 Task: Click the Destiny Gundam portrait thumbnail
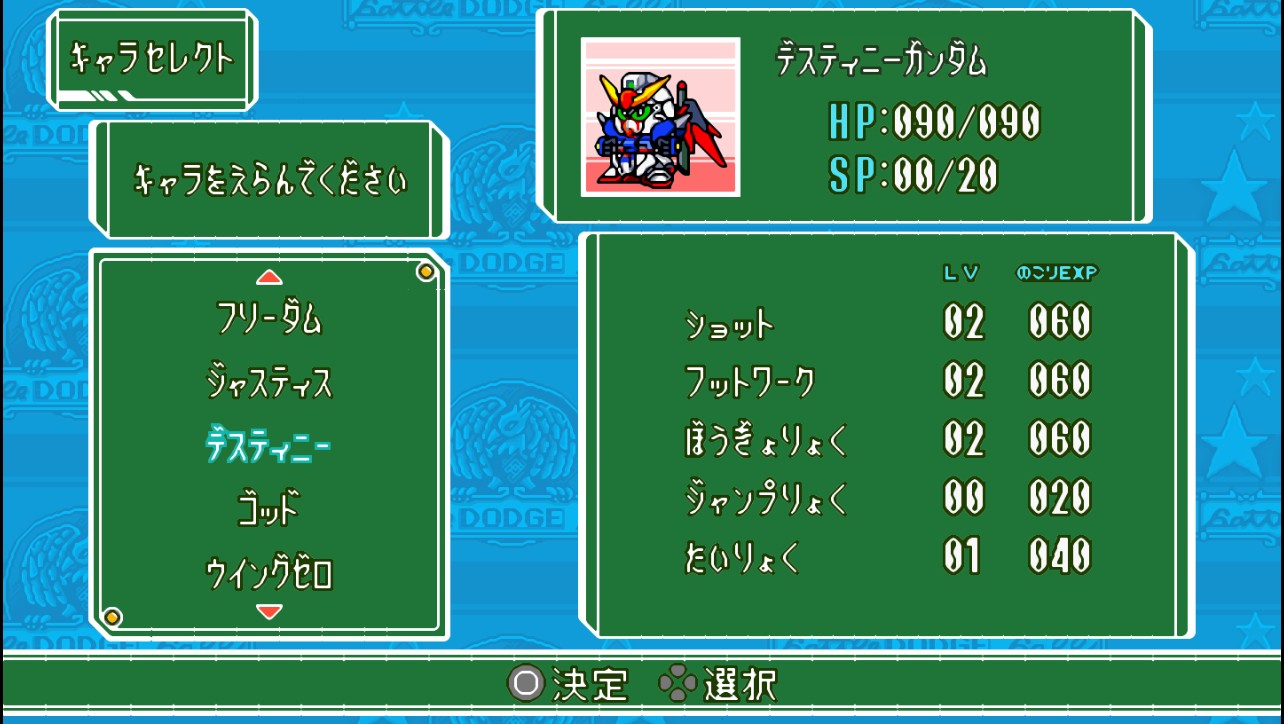pos(660,117)
